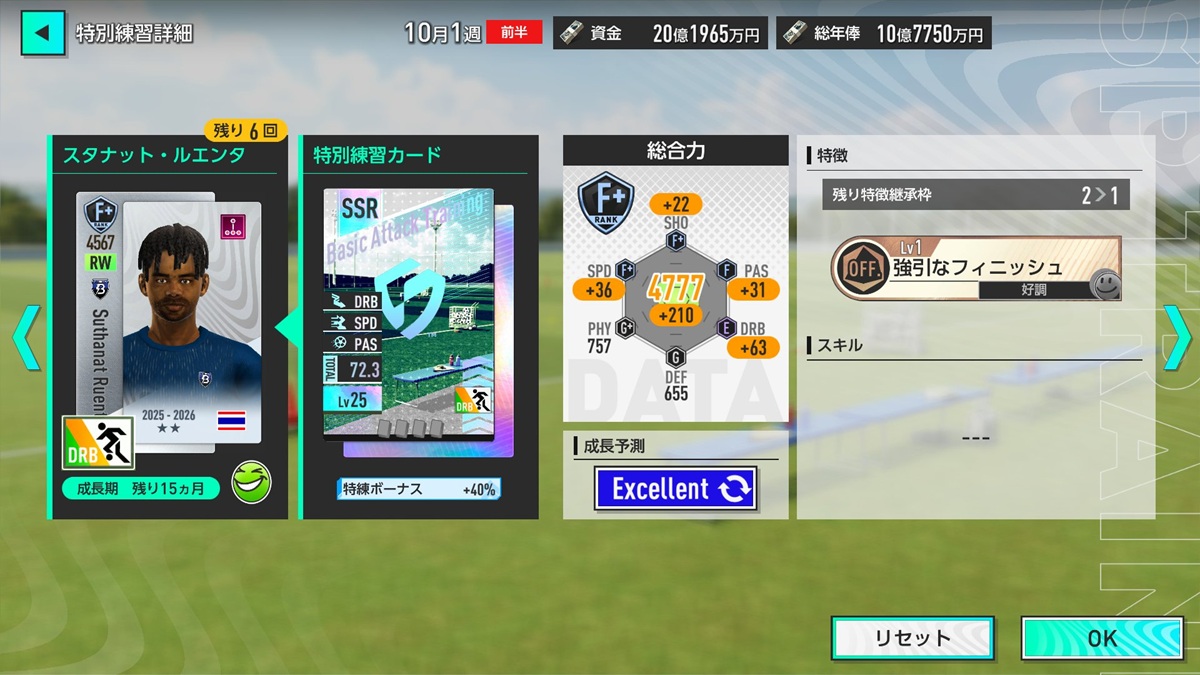Click the リセット reset button

[x=912, y=638]
